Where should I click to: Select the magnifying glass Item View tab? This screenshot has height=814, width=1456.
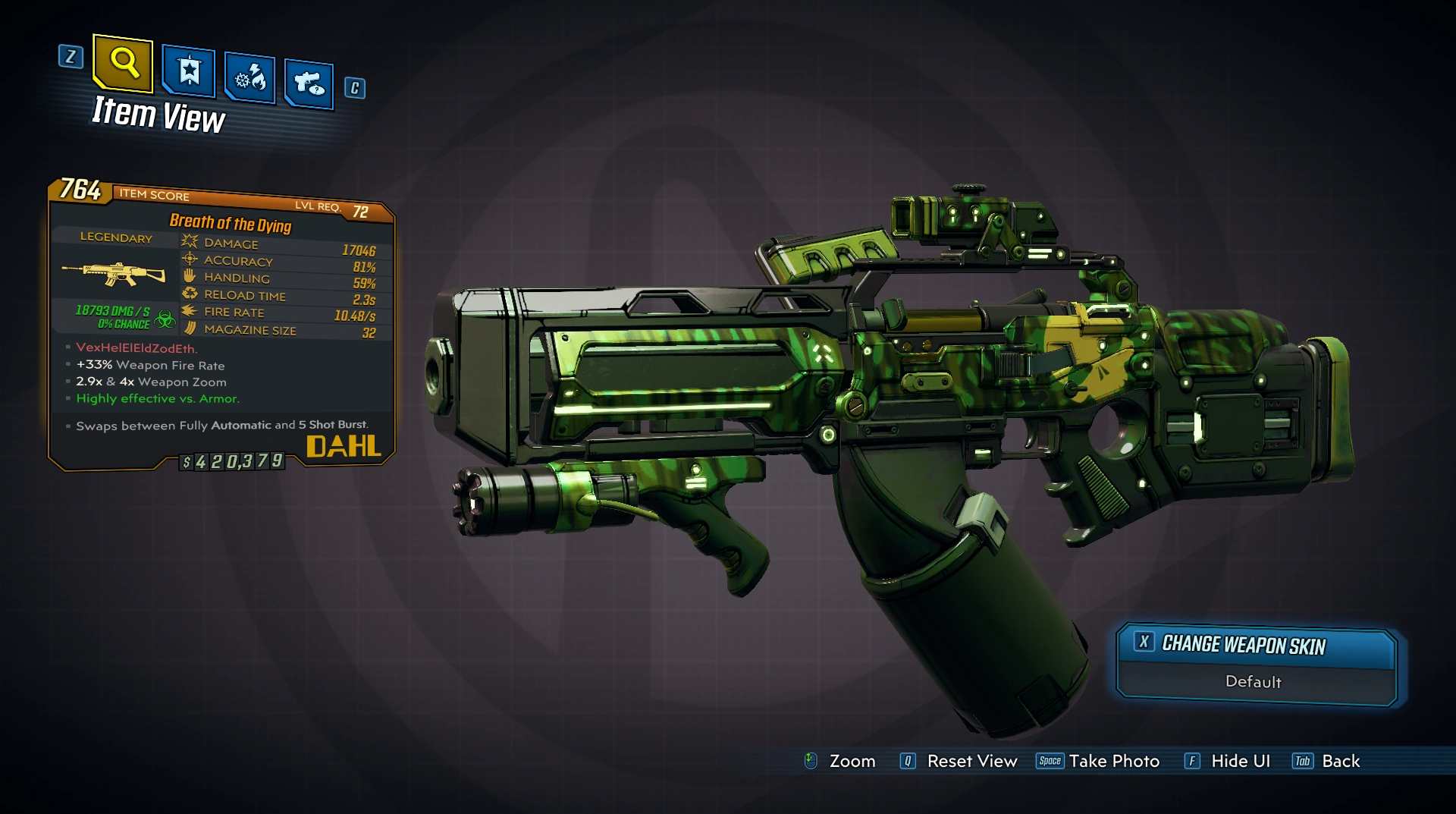pyautogui.click(x=123, y=62)
